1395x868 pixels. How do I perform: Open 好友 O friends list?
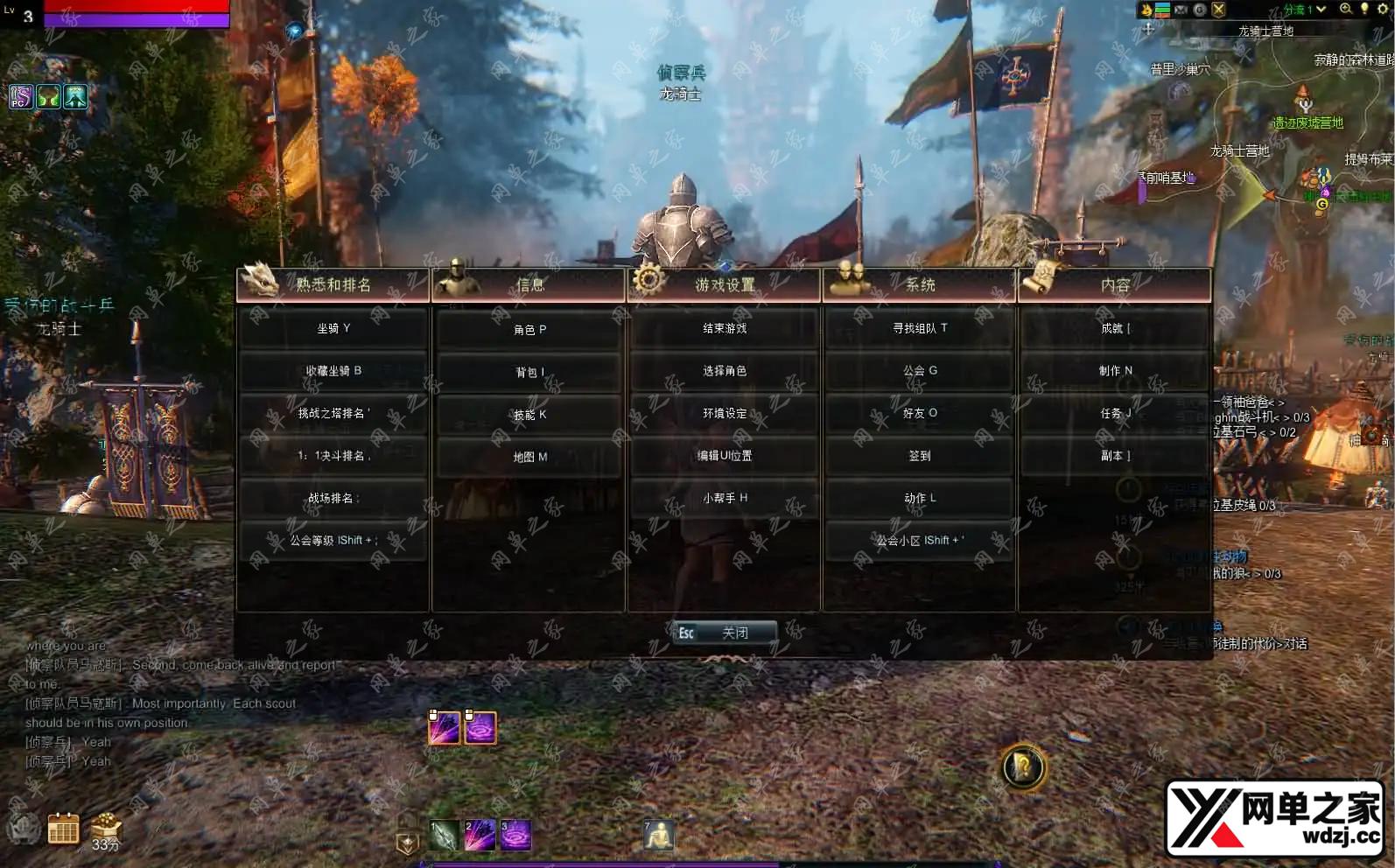pos(920,413)
